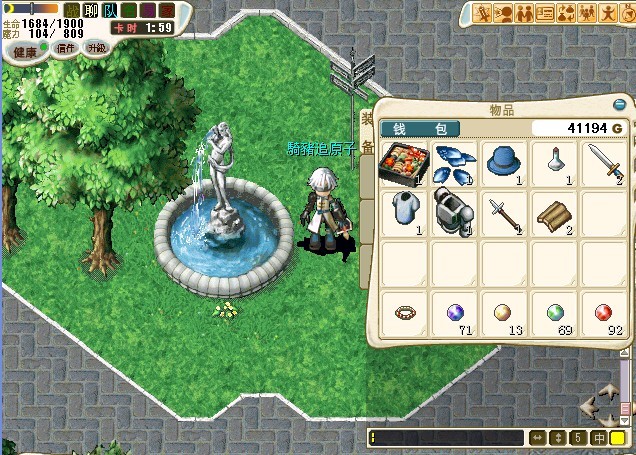This screenshot has height=455, width=636.
Task: Select the broadsword in the inventory
Action: [607, 161]
